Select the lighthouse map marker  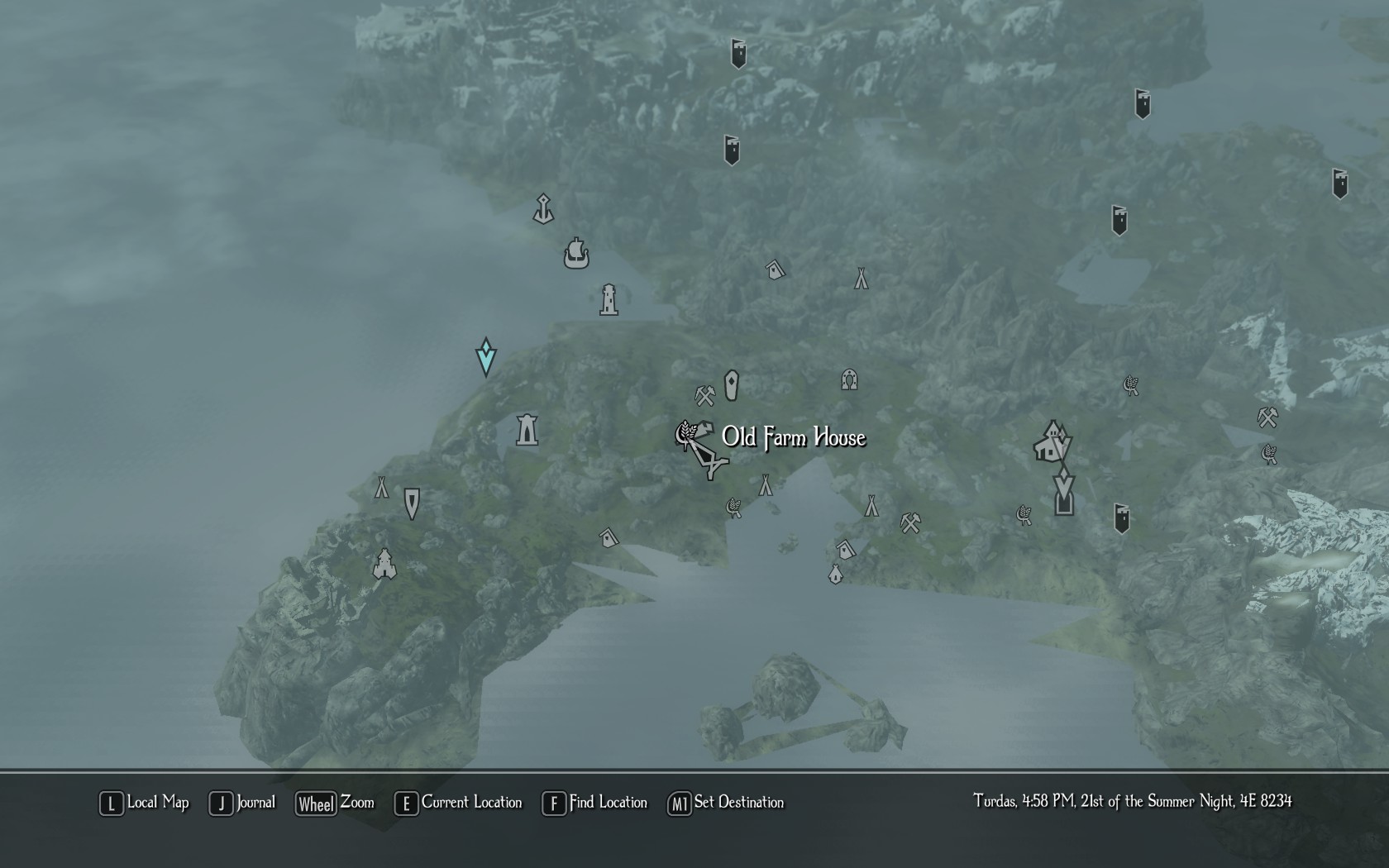click(x=609, y=300)
